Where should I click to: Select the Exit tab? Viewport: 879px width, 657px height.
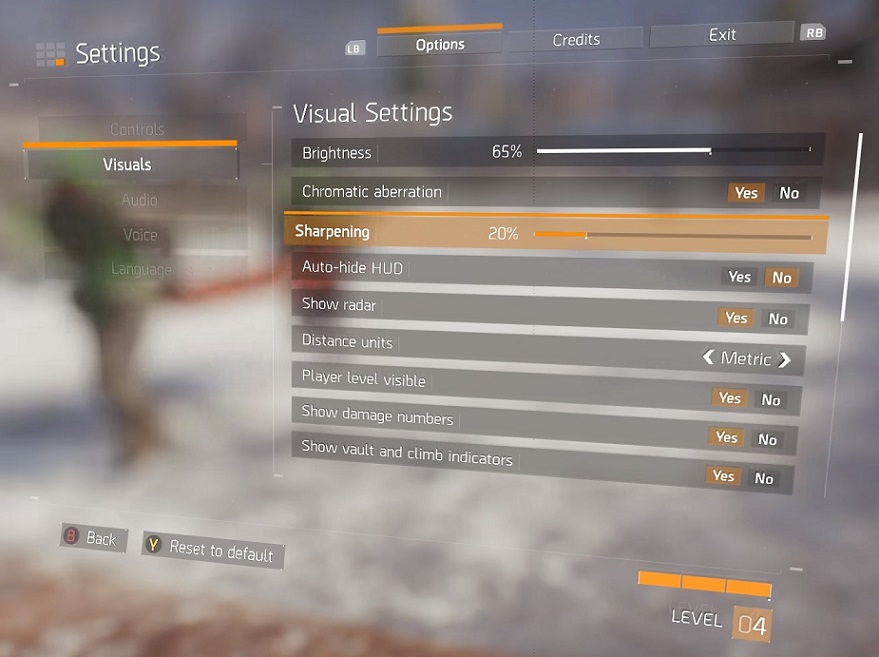point(722,35)
